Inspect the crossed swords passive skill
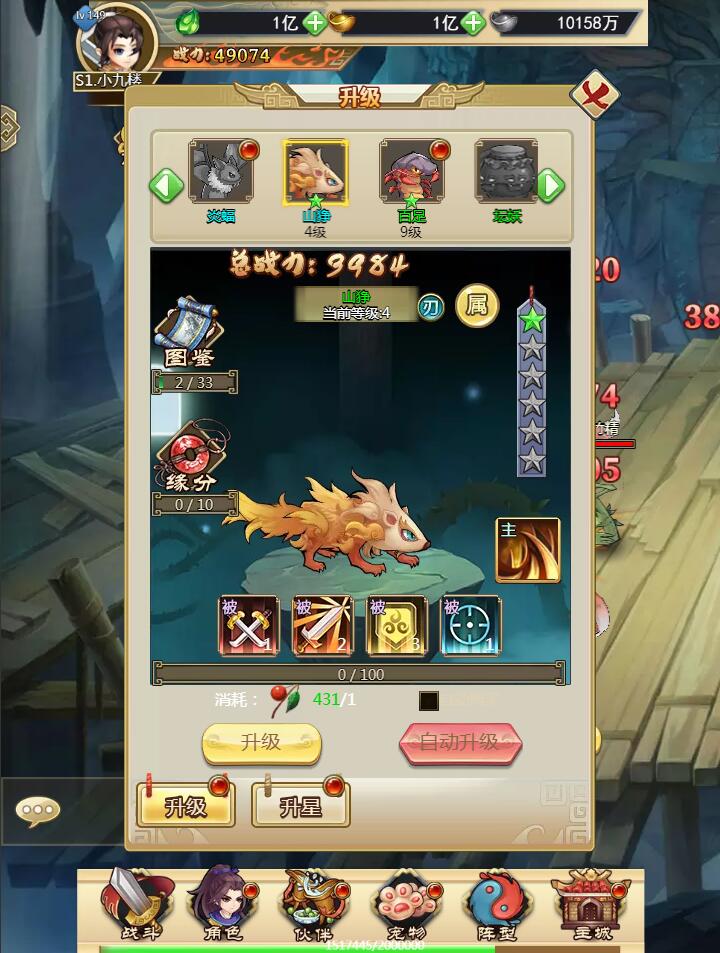 pyautogui.click(x=249, y=626)
